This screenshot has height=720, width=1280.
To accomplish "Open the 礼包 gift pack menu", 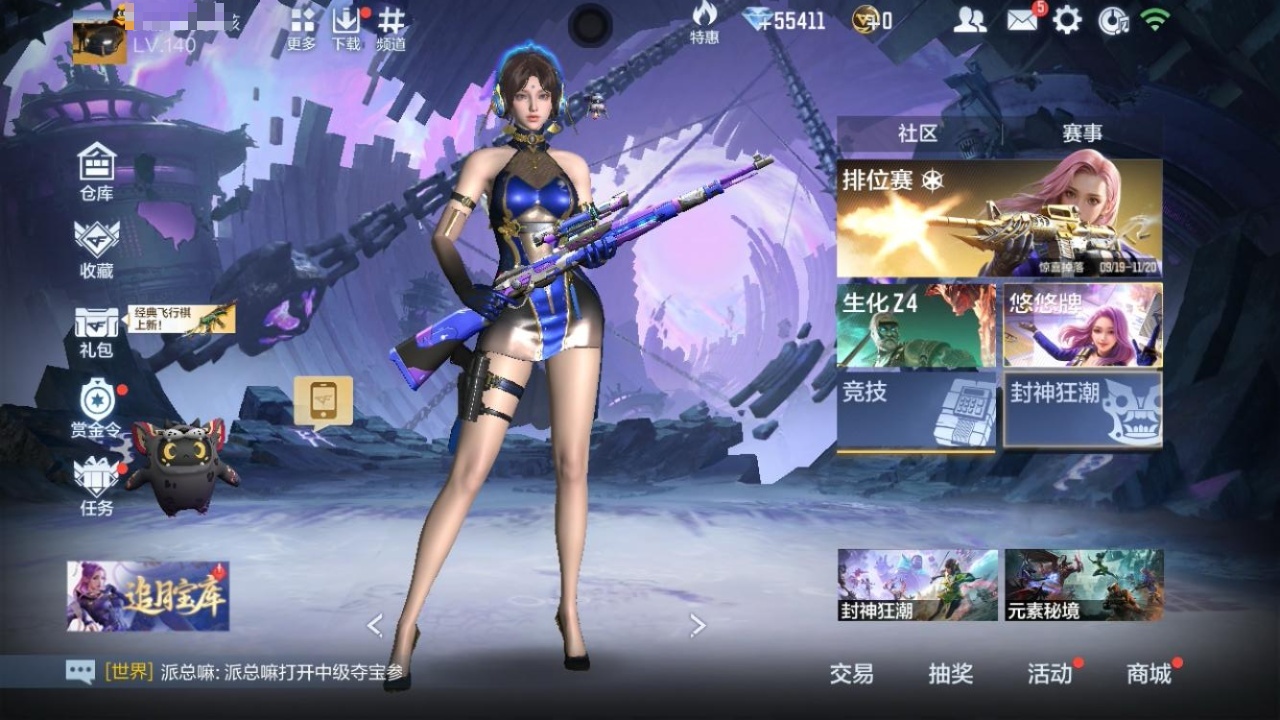I will (97, 331).
